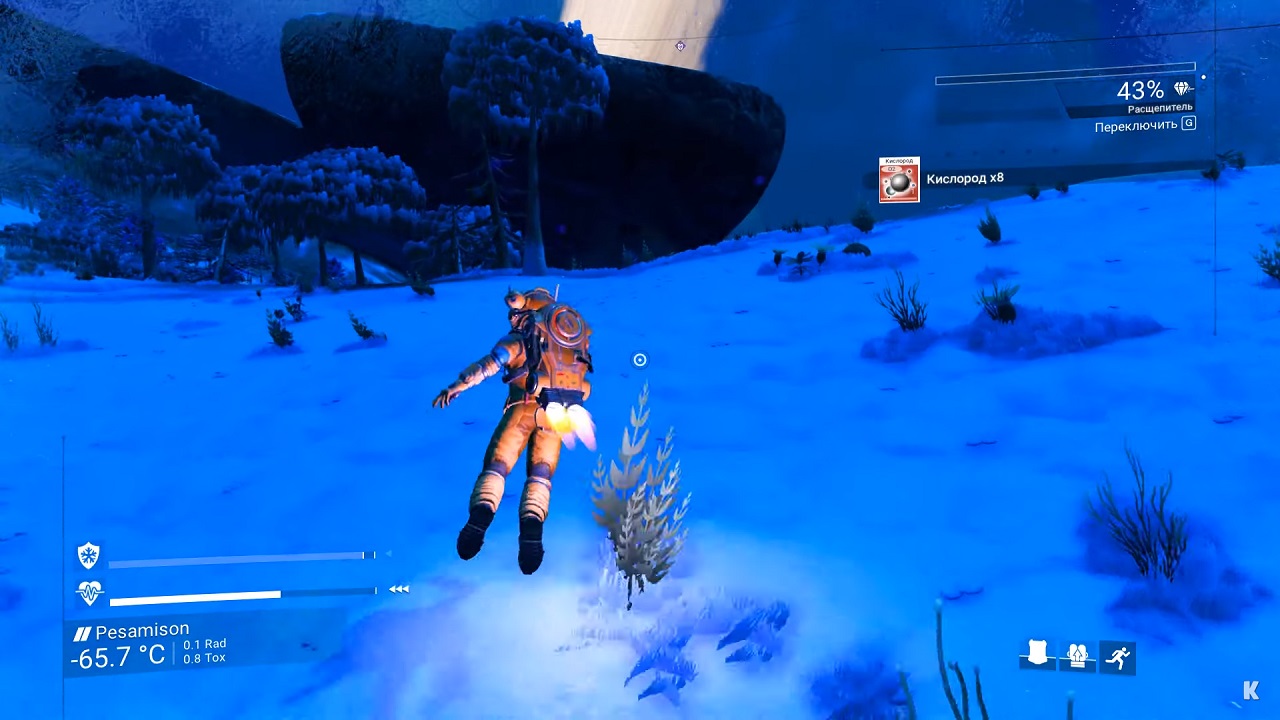Click the diamond icon beside Расщепитель

pos(1183,90)
